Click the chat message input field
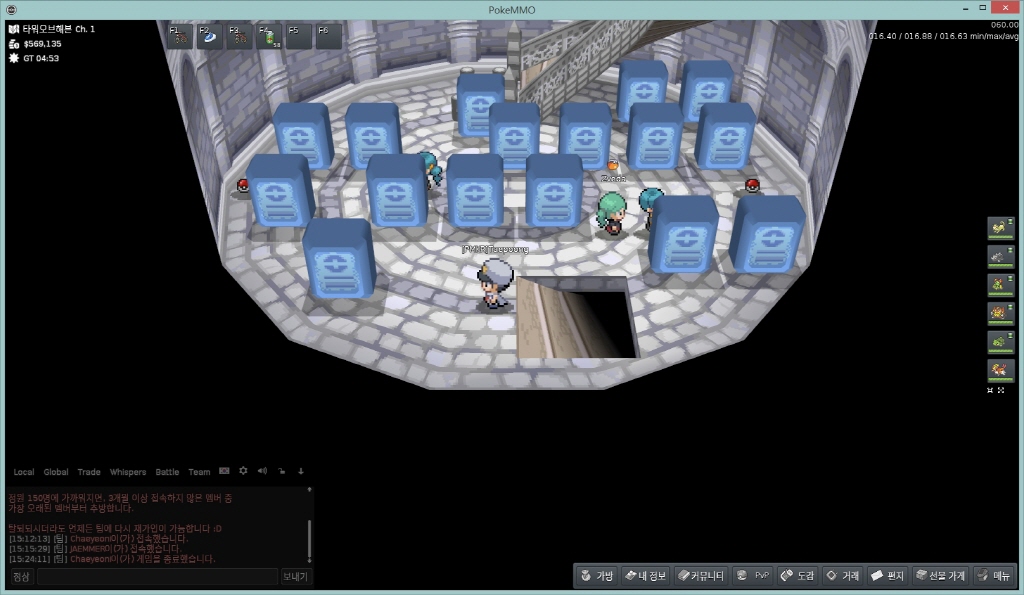1024x595 pixels. (157, 577)
